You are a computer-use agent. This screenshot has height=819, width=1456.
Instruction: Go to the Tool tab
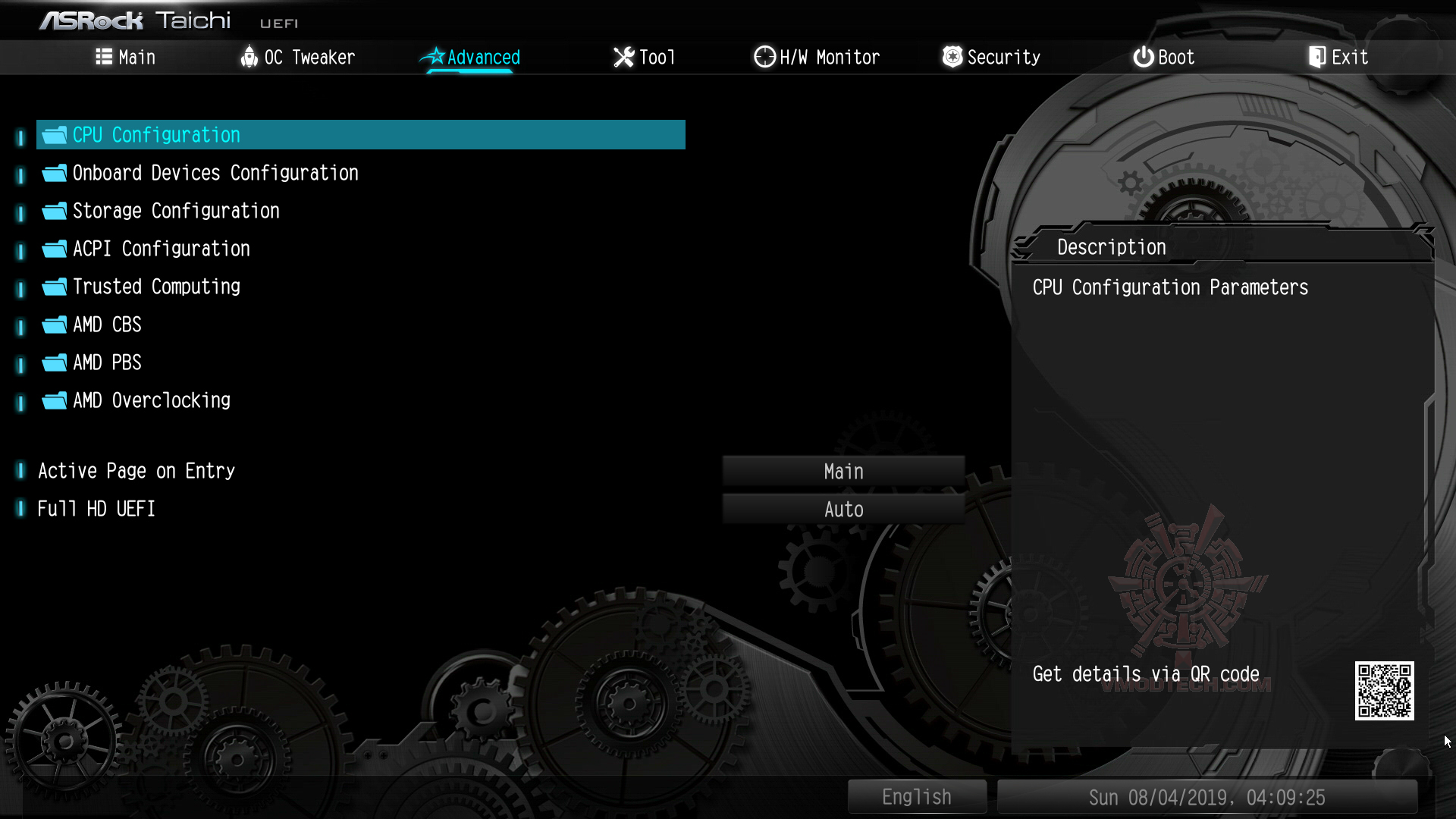(644, 57)
